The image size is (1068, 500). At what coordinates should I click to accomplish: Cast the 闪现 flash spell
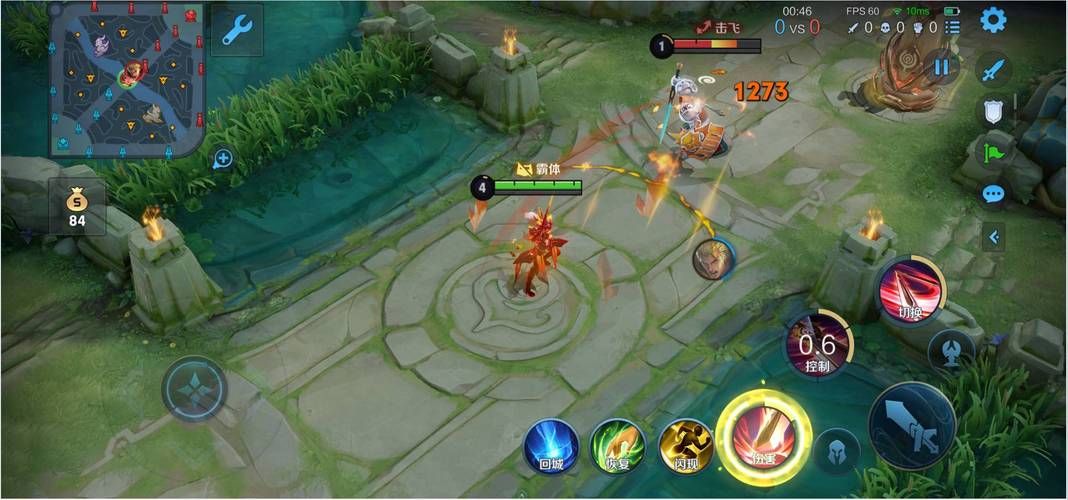click(x=685, y=446)
